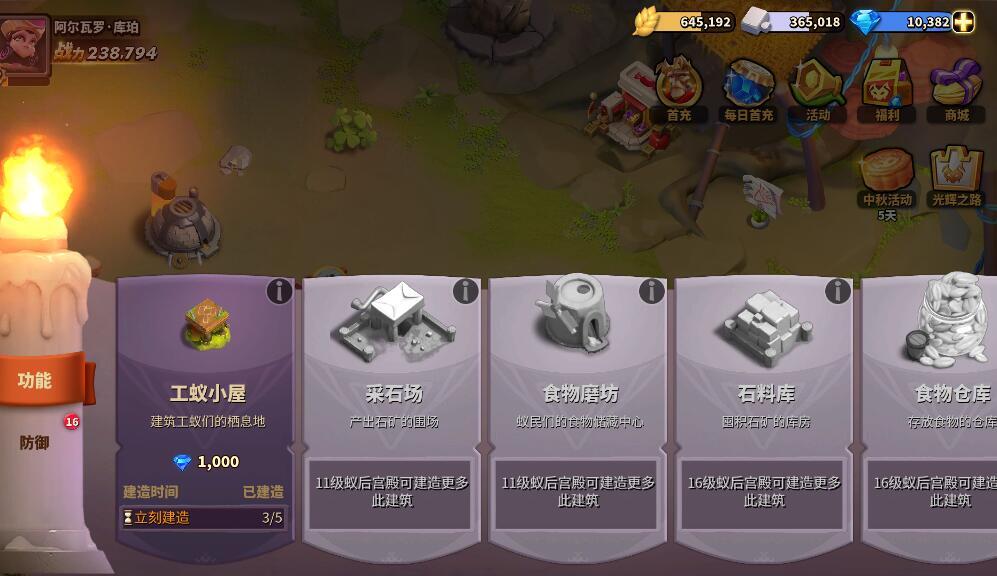Select the 石料库 building card
This screenshot has width=997, height=576.
click(765, 370)
